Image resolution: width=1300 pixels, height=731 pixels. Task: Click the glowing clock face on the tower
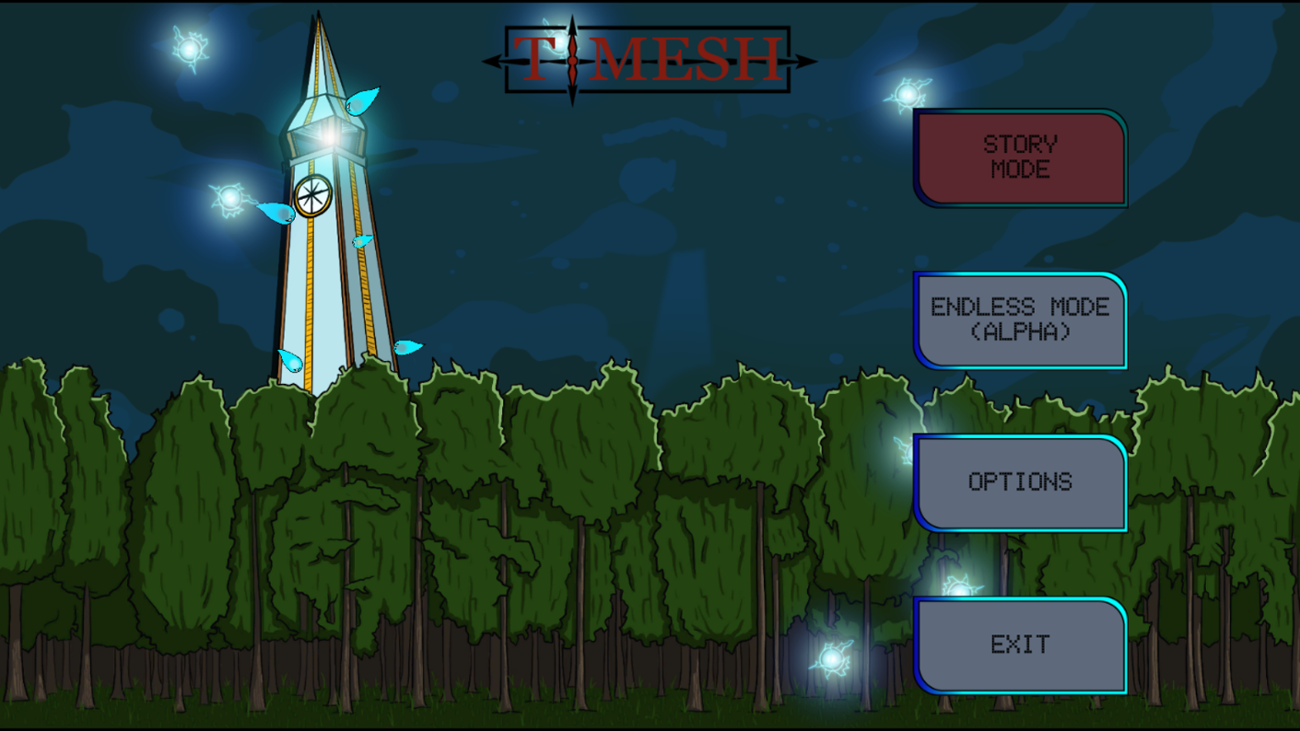point(311,197)
